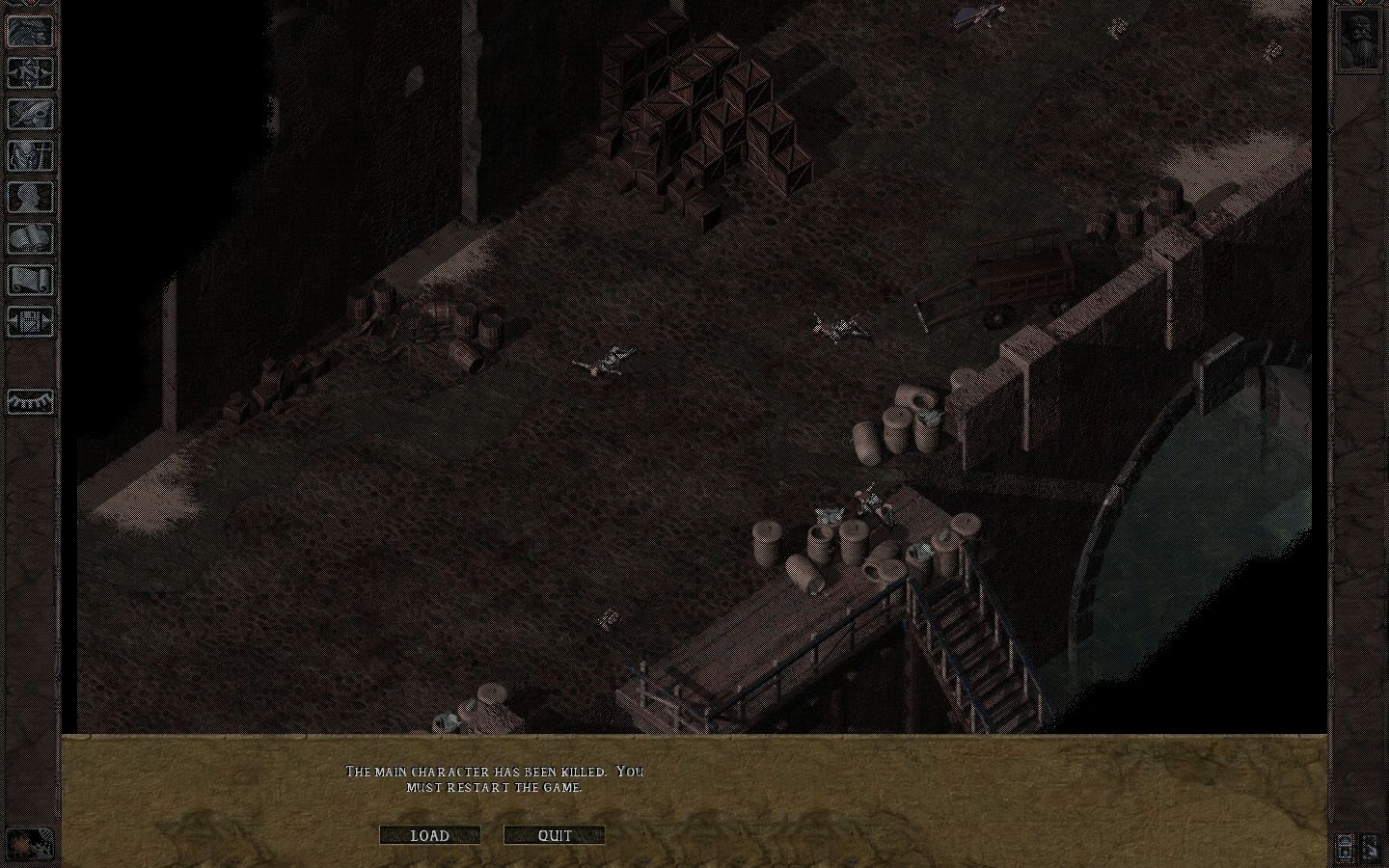Rest the party using the sleep icon
Screen dimensions: 1389x868
tap(31, 402)
